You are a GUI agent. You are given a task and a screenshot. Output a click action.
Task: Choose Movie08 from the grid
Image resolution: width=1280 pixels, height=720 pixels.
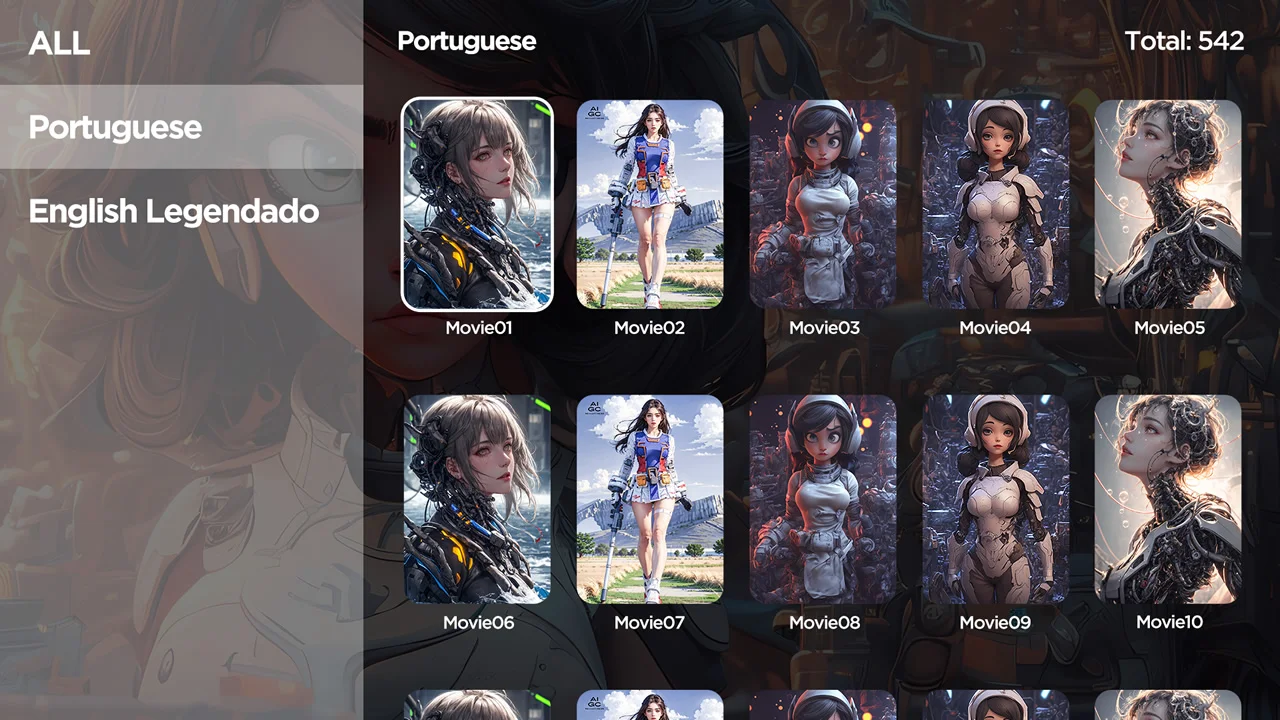pos(823,499)
